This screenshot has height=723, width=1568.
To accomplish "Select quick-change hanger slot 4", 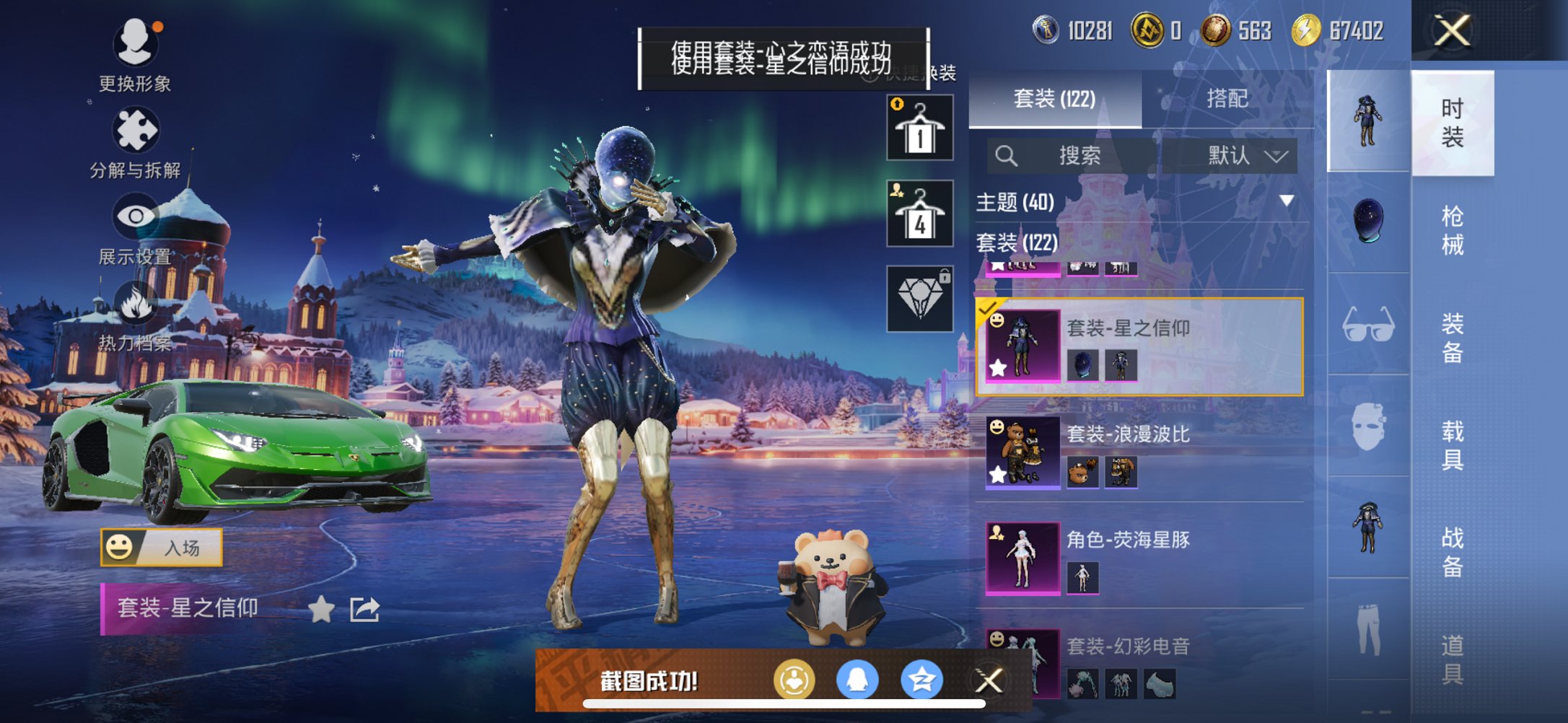I will click(x=919, y=214).
